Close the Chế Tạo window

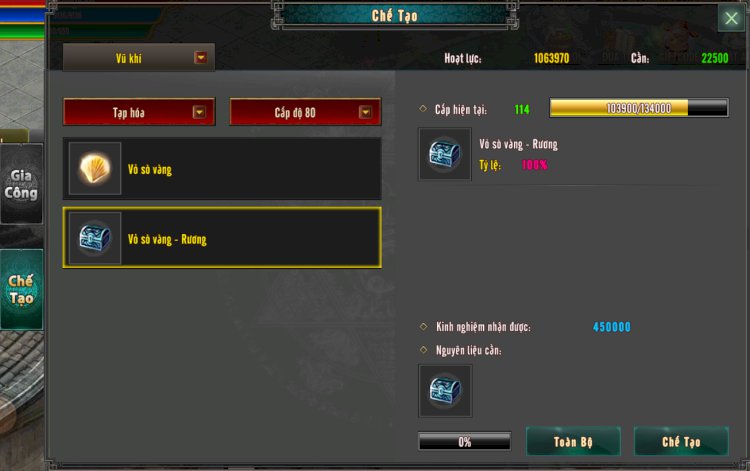coord(731,18)
